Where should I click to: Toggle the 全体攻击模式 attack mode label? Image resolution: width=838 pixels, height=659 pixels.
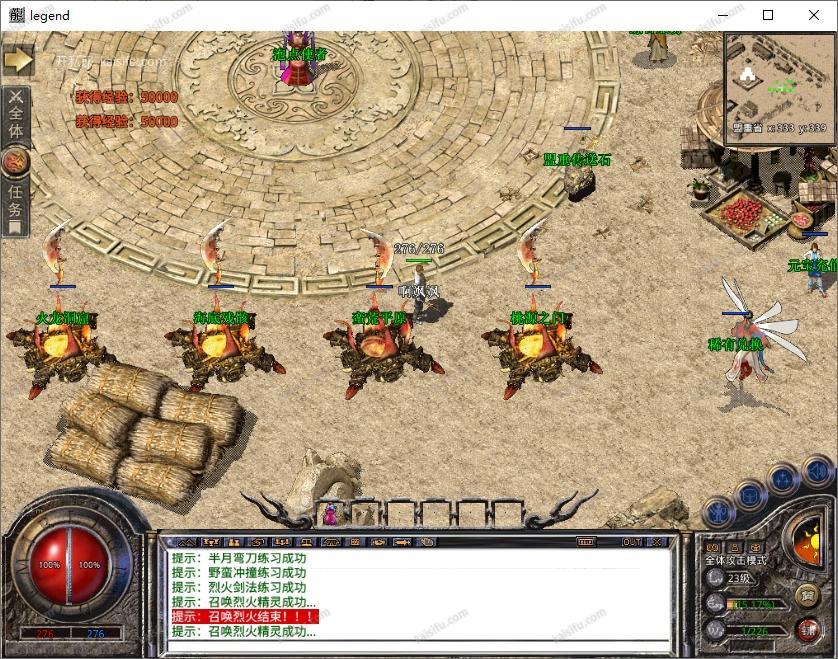[x=736, y=560]
